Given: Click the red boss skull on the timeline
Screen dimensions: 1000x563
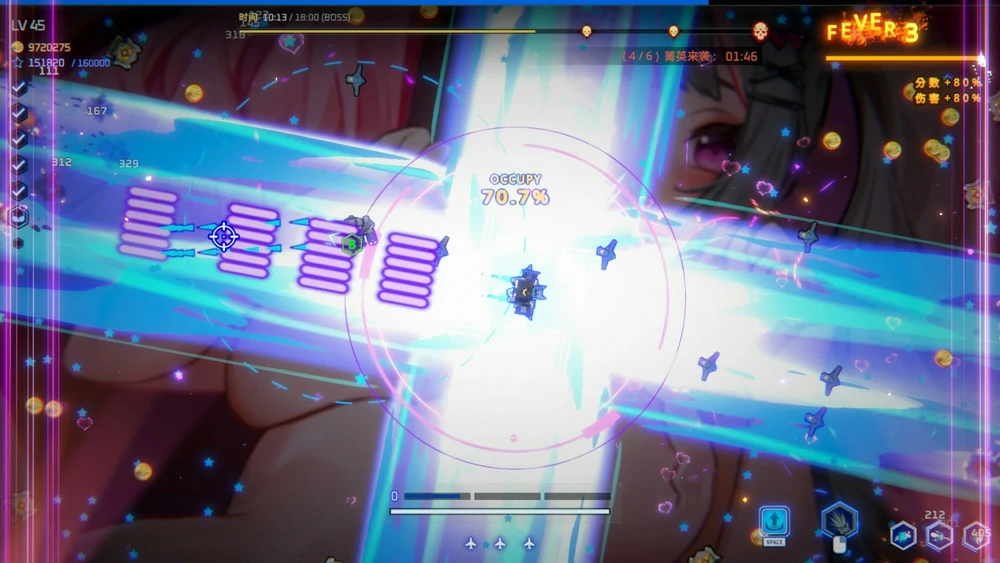Looking at the screenshot, I should tap(760, 31).
